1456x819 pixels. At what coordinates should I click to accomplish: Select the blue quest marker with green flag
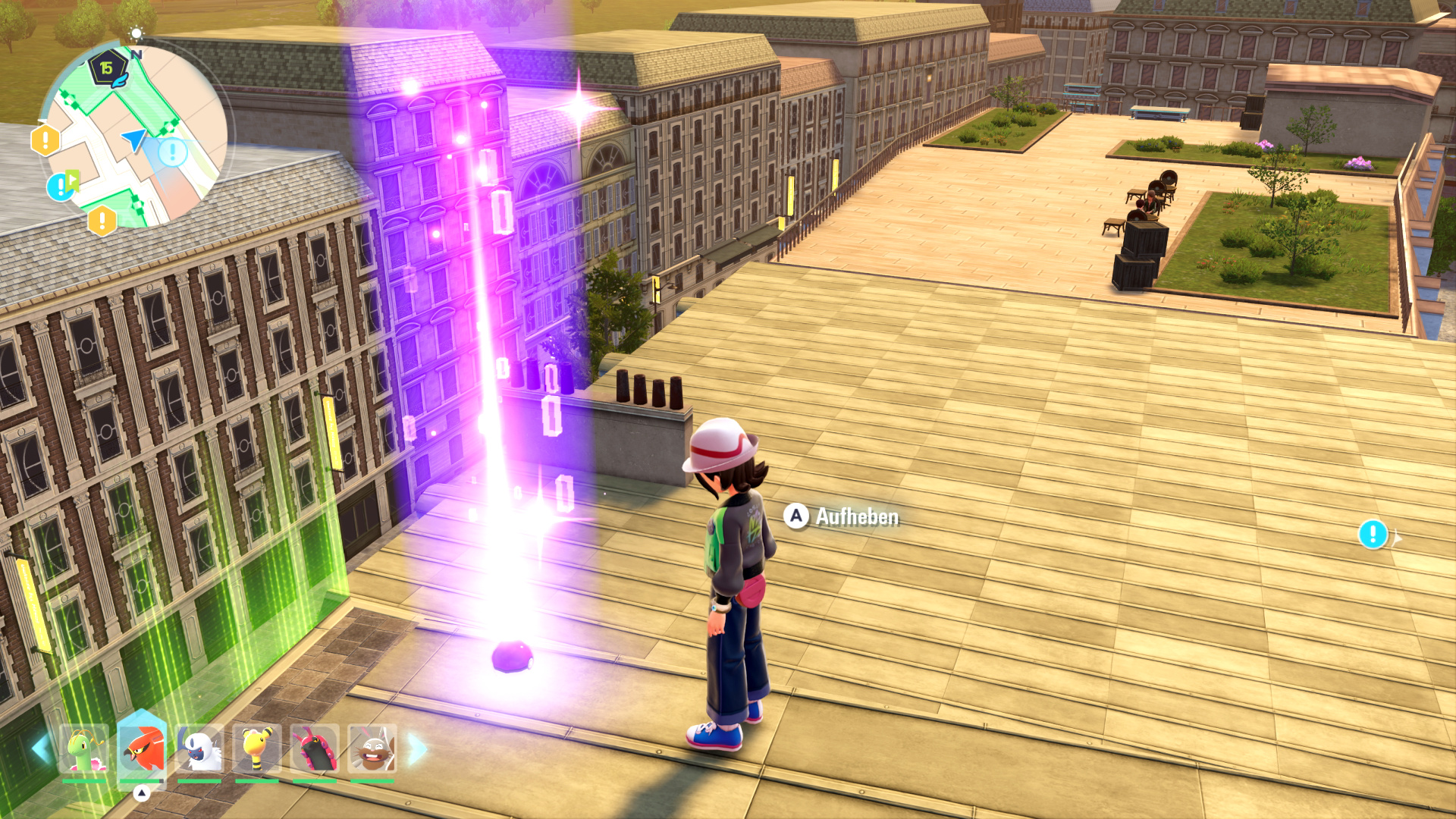[x=62, y=185]
